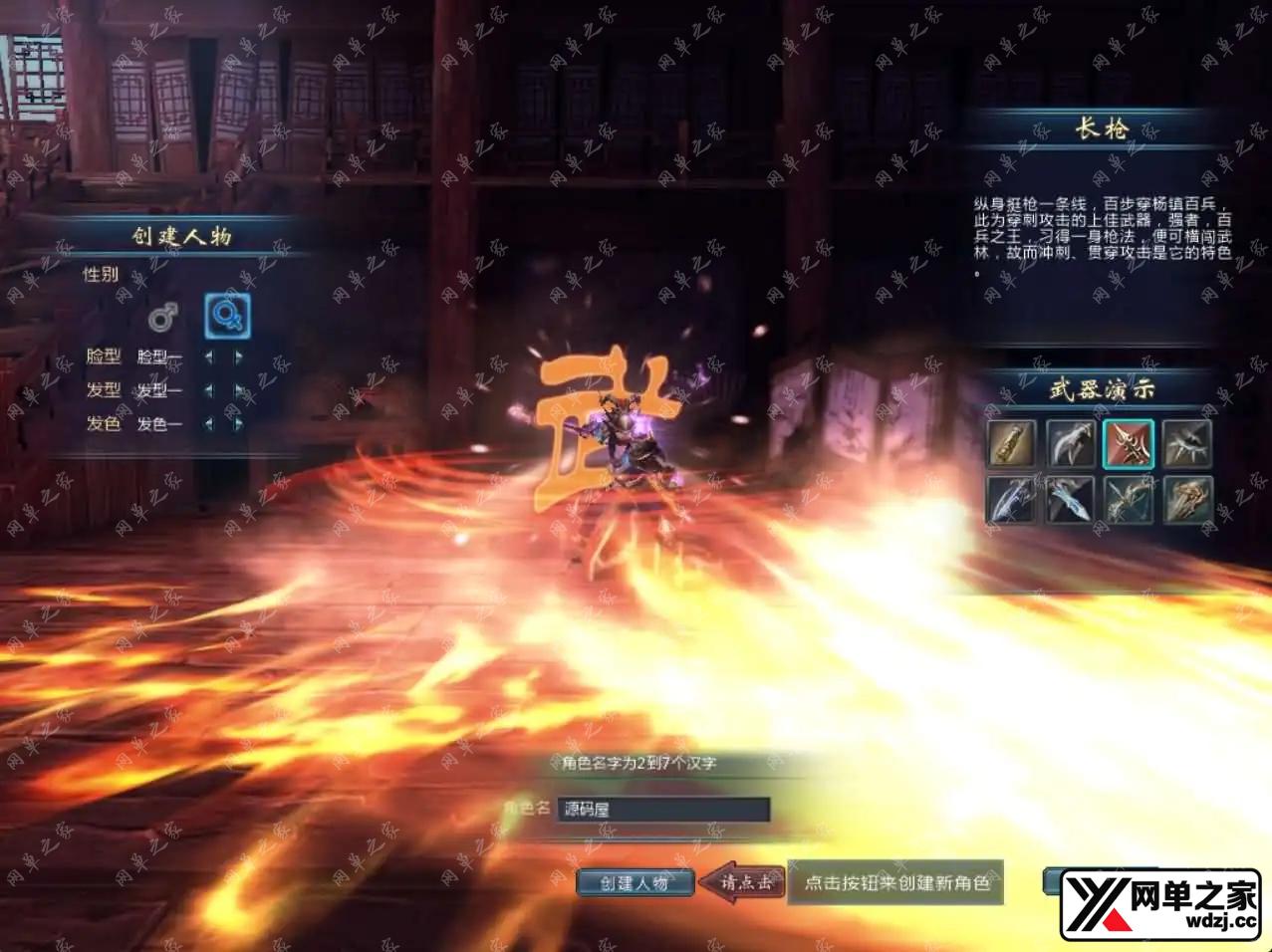
Task: Select the highlighted red spear weapon icon
Action: coord(1129,443)
